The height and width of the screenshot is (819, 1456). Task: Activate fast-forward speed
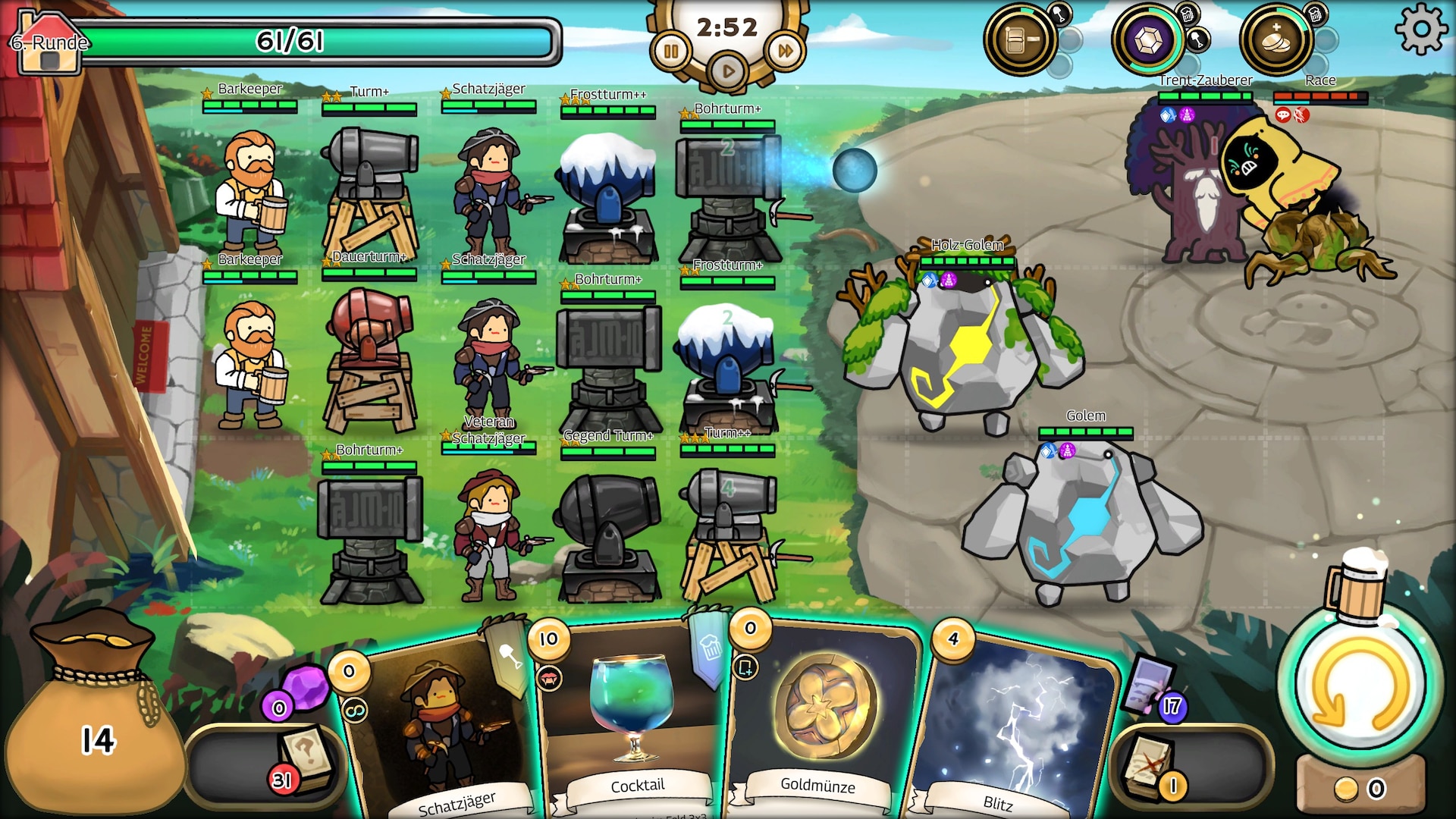[x=785, y=52]
